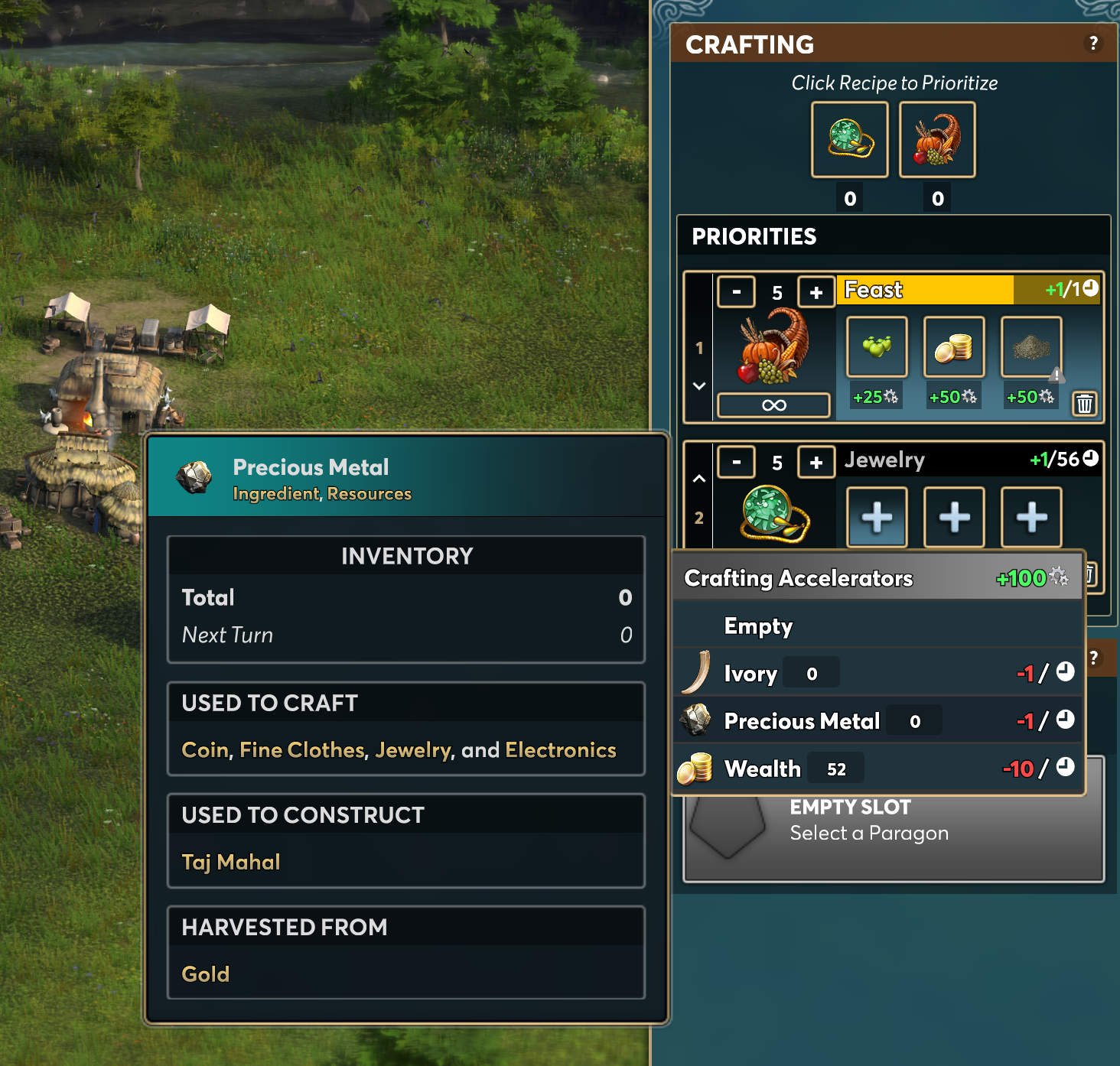Viewport: 1120px width, 1066px height.
Task: Prioritize the Jewelry recipe icon at top
Action: 849,139
